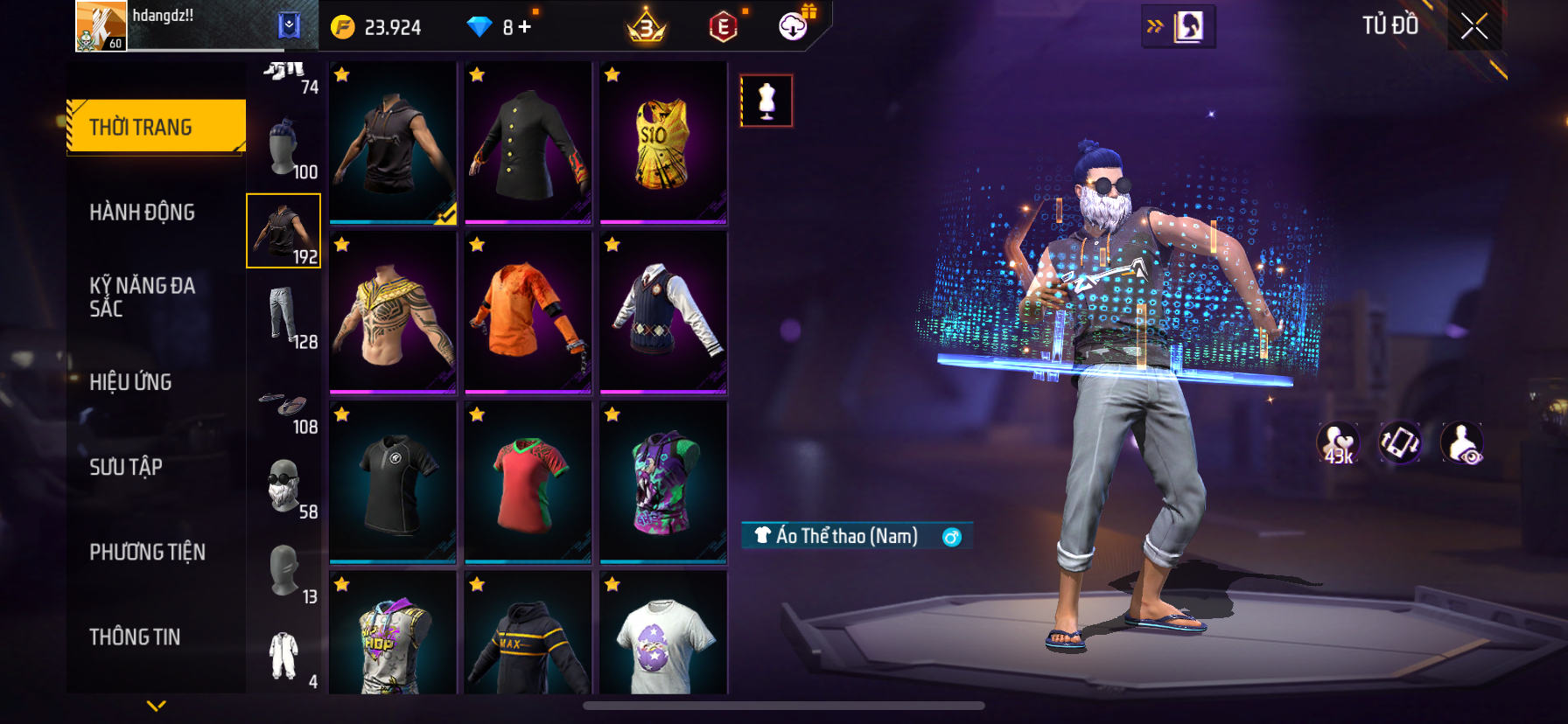Go to the SƯU TẬP tab

pos(126,467)
